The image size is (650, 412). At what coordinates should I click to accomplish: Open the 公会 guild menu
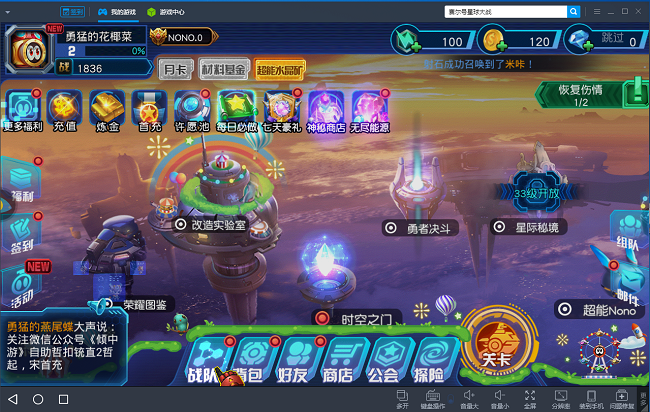pyautogui.click(x=384, y=360)
